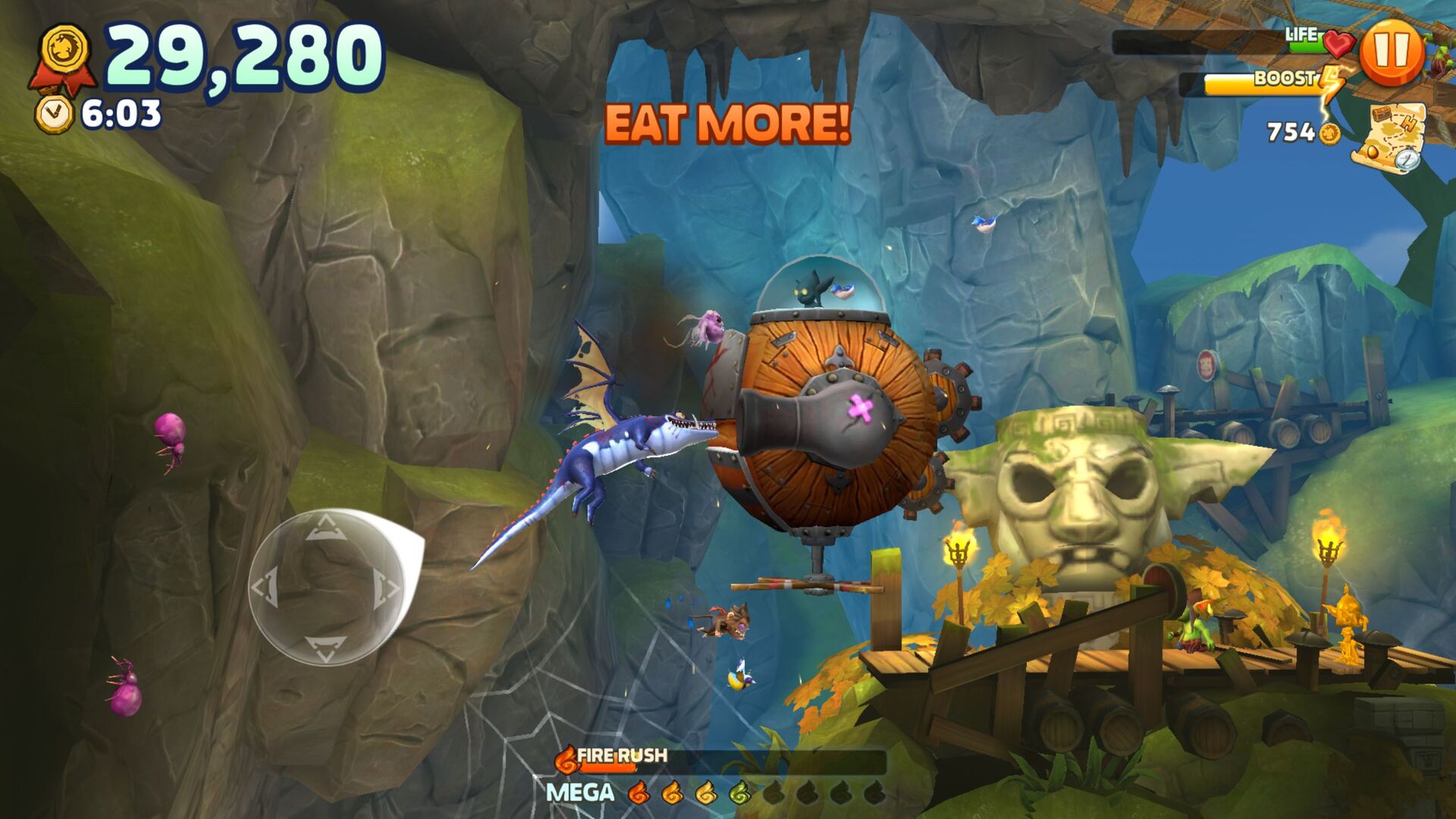Click the green Life bar
Screen dimensions: 1456x819
coord(1304,44)
